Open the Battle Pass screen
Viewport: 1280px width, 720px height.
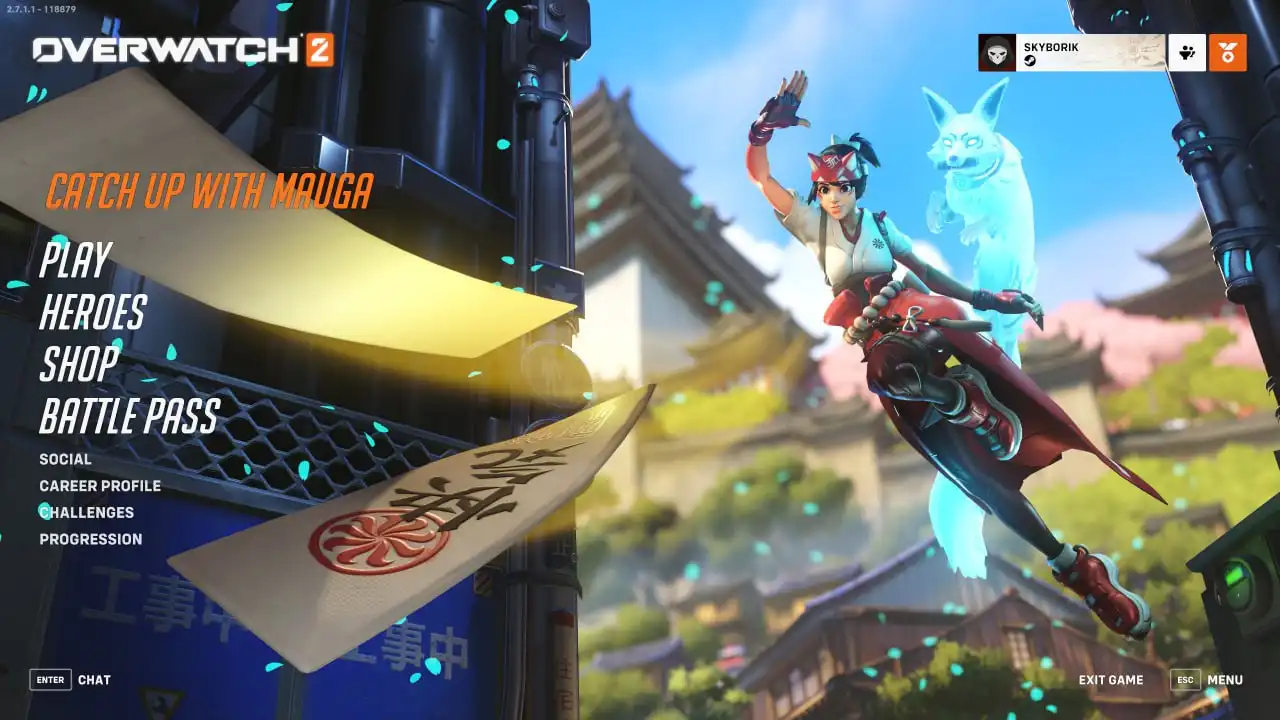[x=129, y=416]
